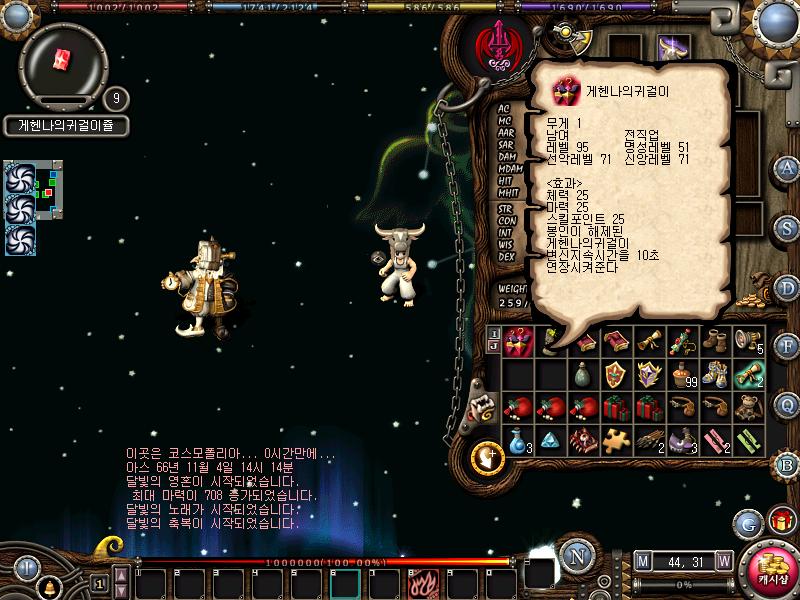Switch to inventory page I tab
The height and width of the screenshot is (600, 800).
tap(493, 331)
